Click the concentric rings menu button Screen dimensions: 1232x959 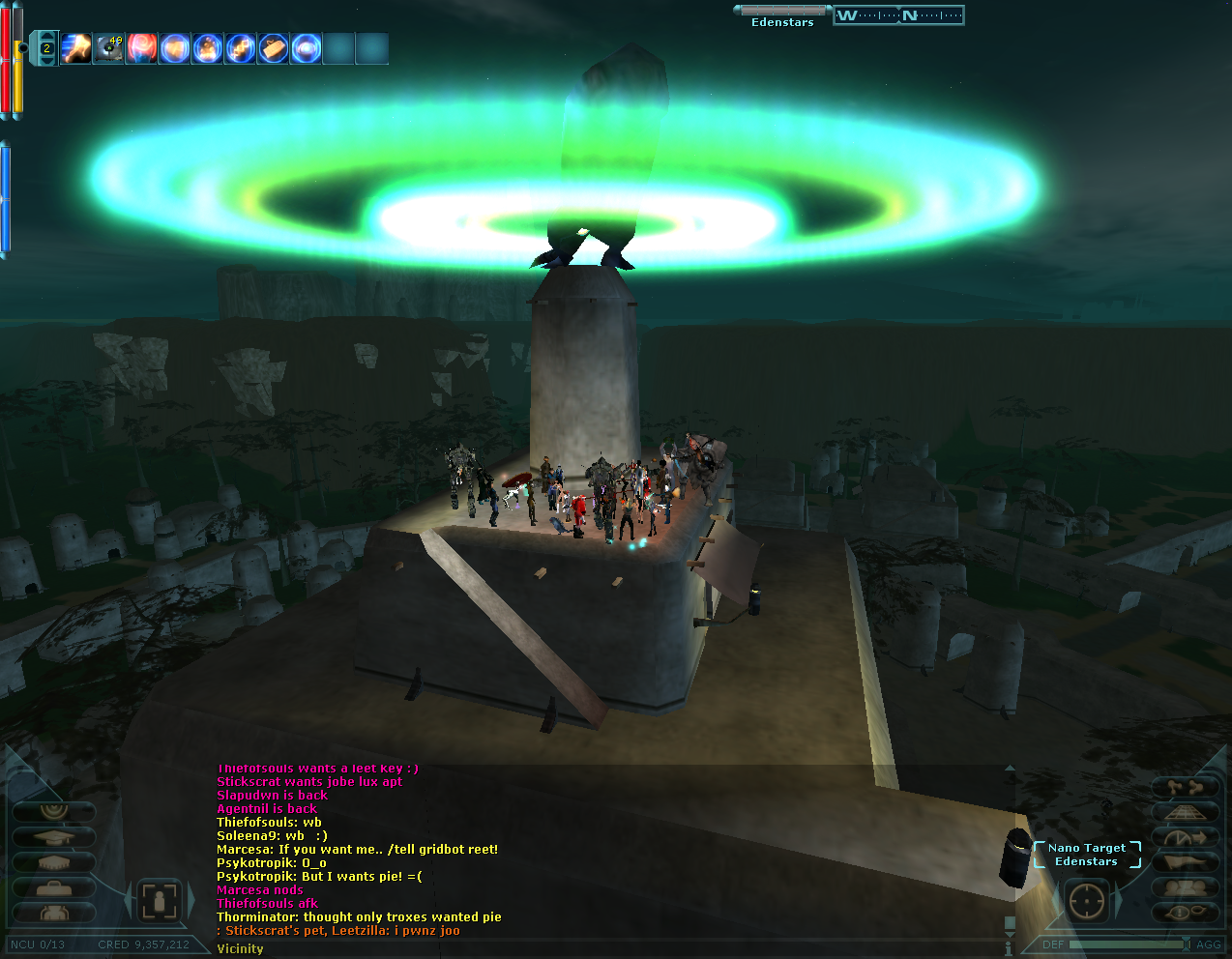click(54, 811)
